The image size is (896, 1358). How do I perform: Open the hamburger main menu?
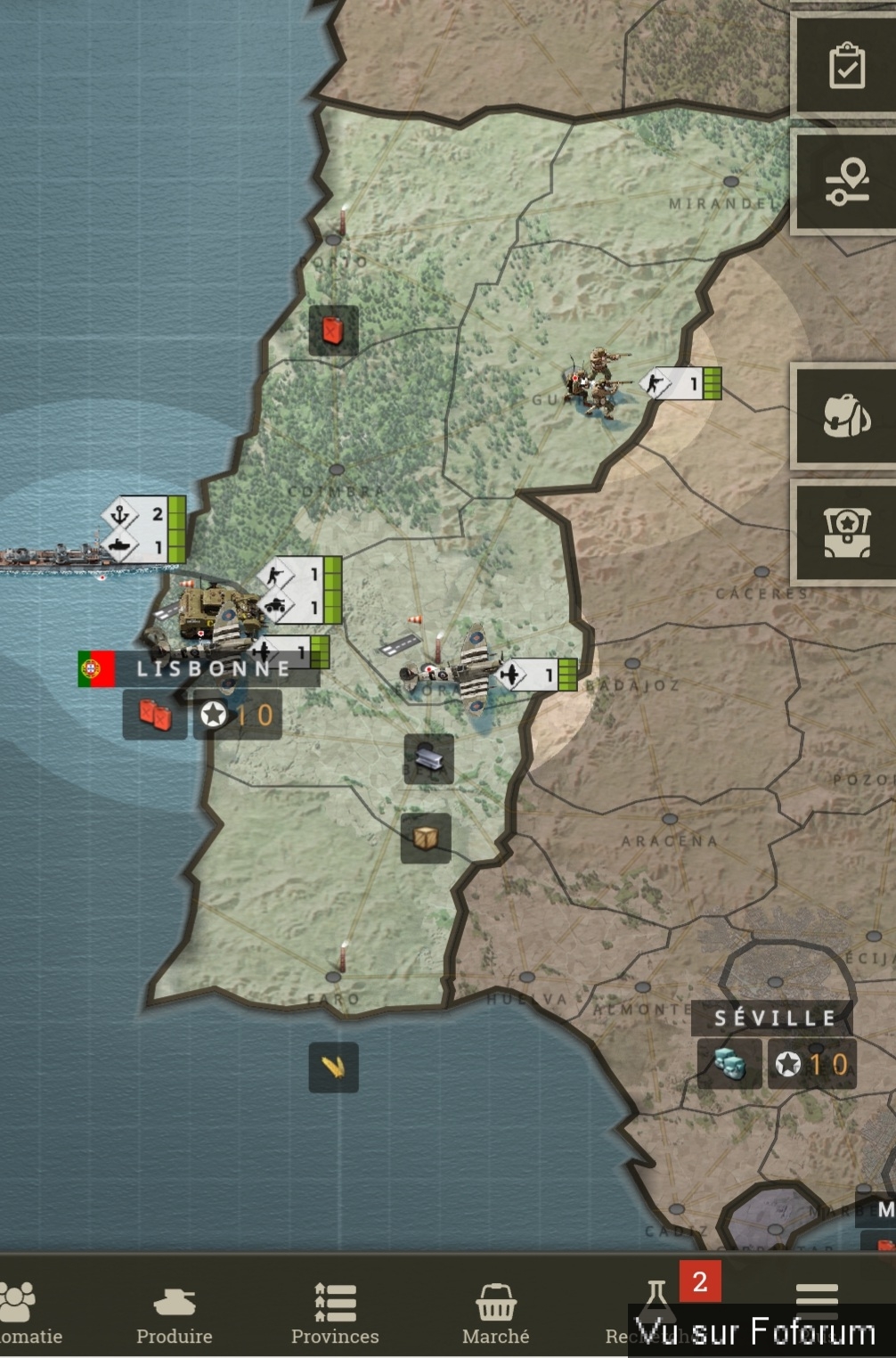point(816,1299)
